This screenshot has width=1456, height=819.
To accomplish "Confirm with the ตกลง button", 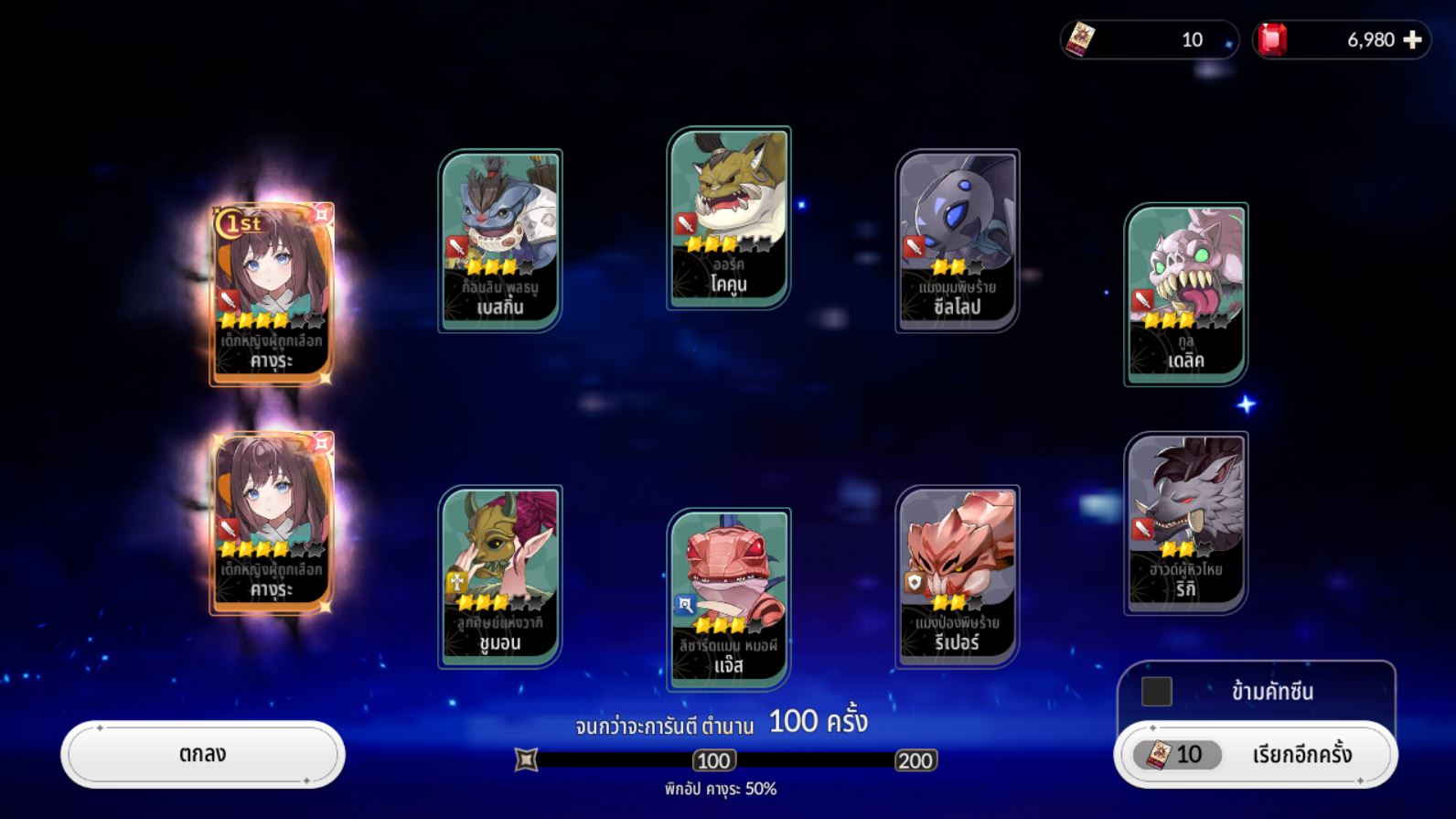I will [202, 754].
